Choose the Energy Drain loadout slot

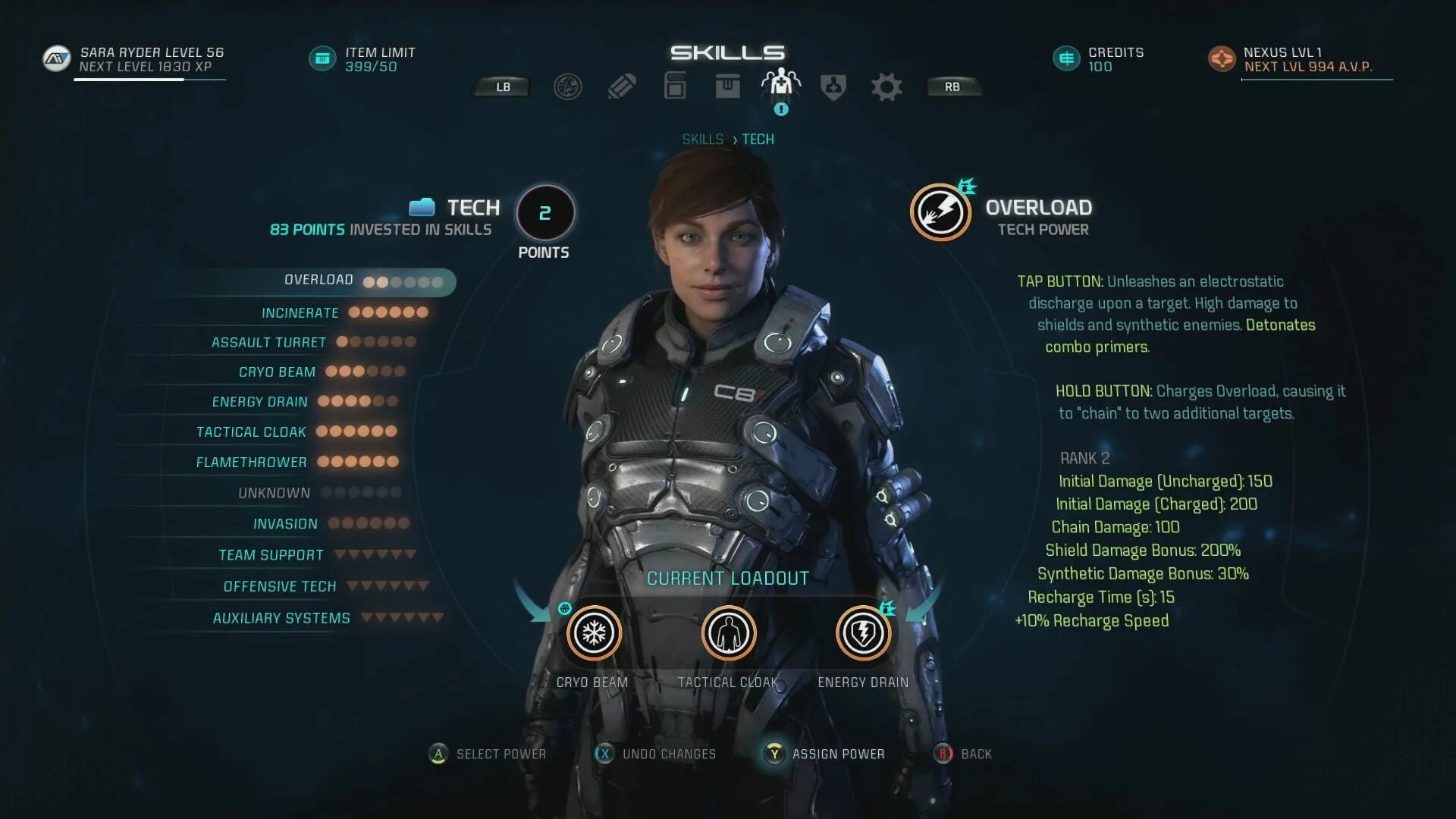pyautogui.click(x=862, y=633)
